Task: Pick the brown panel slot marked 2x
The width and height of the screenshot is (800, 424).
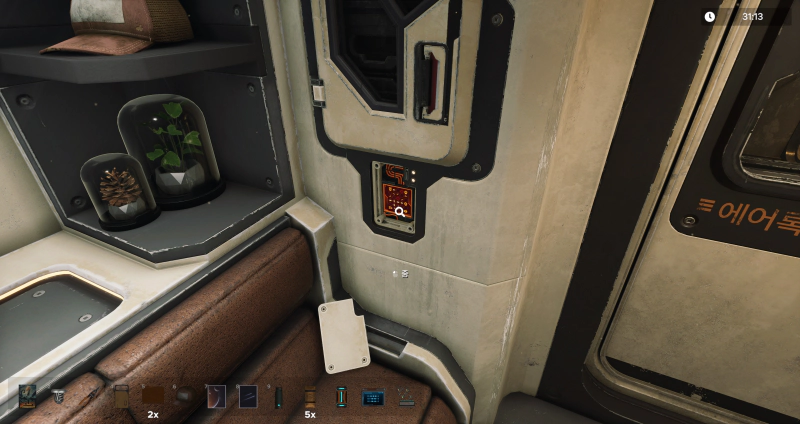Action: point(153,396)
